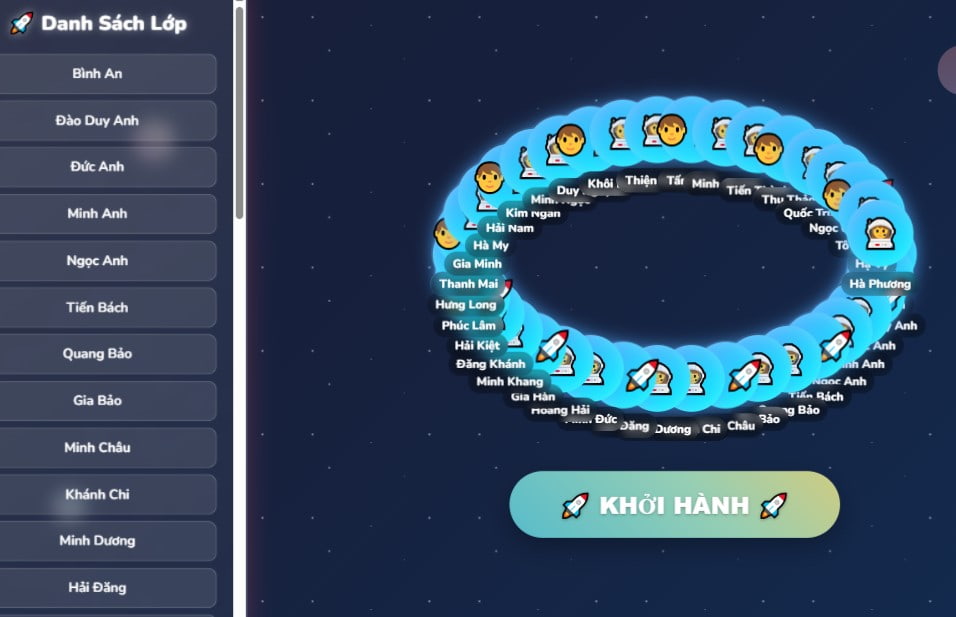Select the Minh Anh list row

pyautogui.click(x=98, y=214)
